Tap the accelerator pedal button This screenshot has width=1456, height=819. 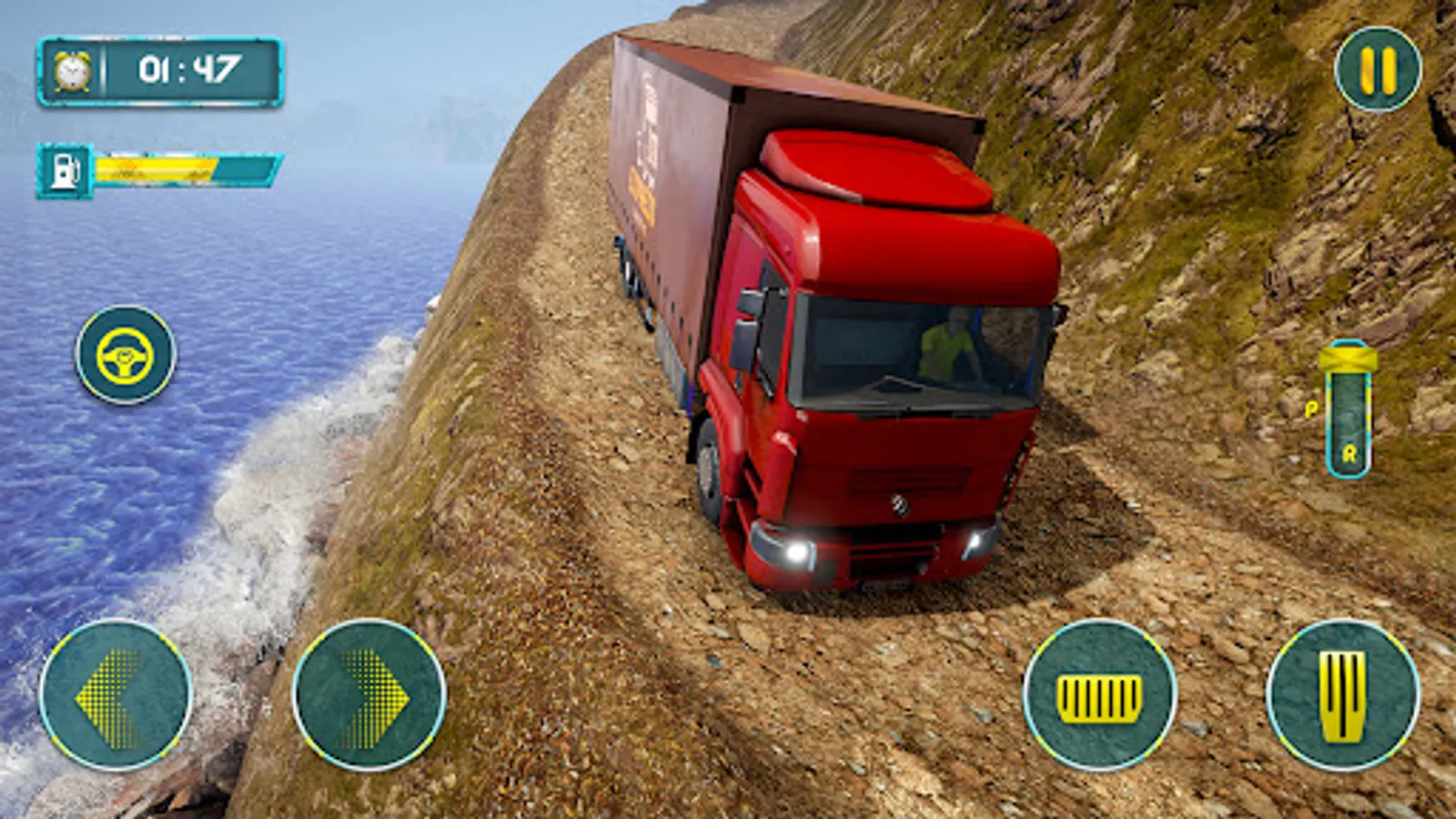[x=1343, y=696]
